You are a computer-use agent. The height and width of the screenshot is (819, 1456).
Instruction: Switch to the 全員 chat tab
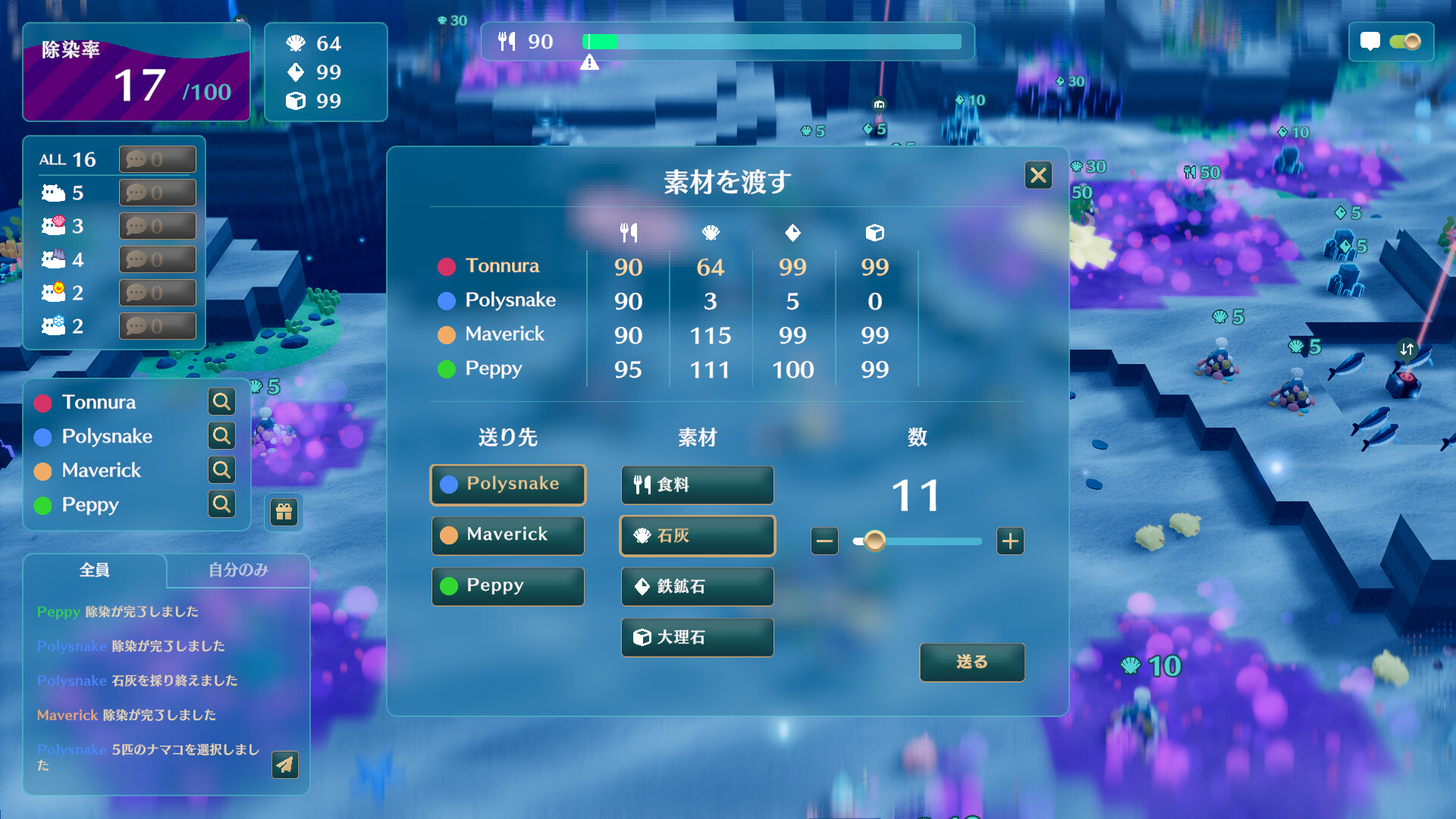pos(95,571)
